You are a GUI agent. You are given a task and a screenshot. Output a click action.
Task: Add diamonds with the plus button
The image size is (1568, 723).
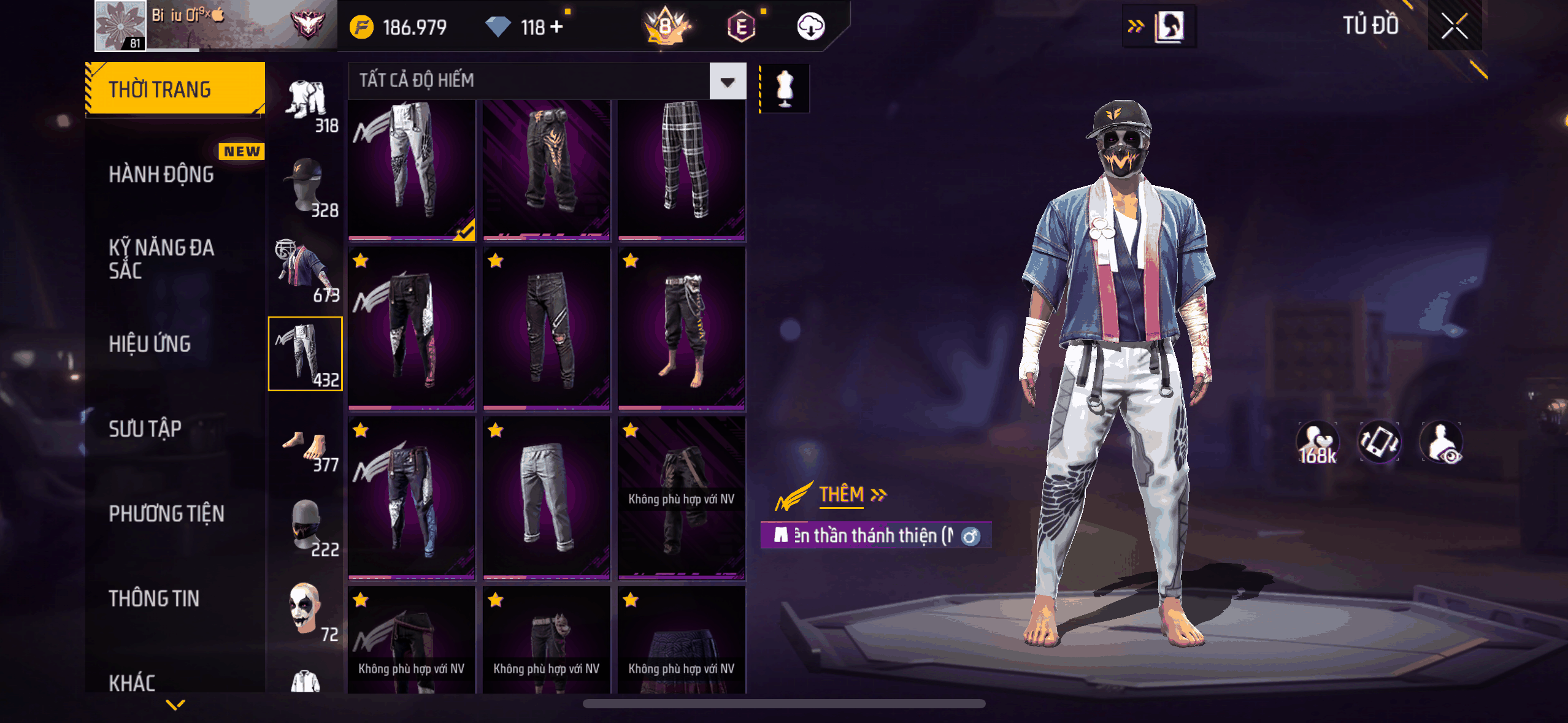pyautogui.click(x=556, y=27)
